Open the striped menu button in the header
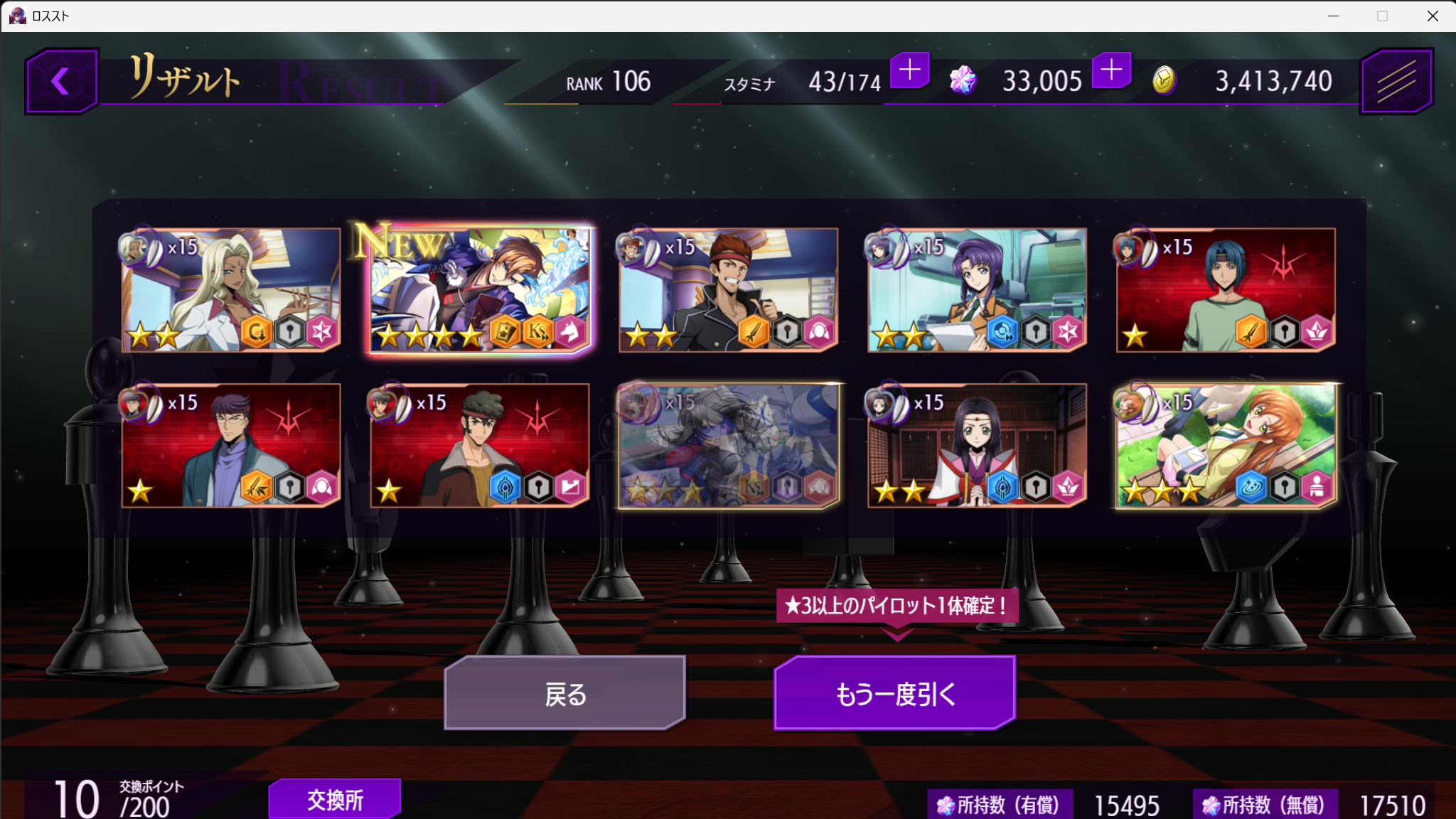 [x=1396, y=81]
